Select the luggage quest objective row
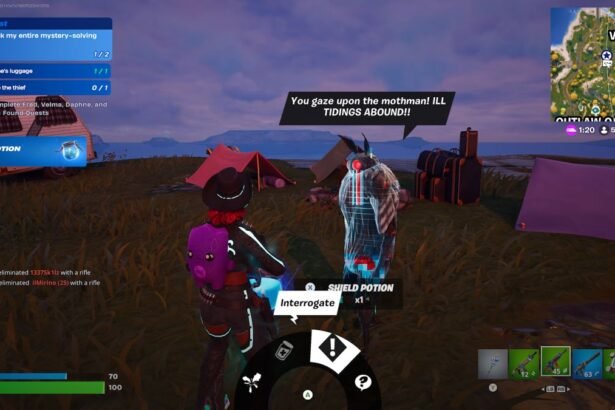This screenshot has height=410, width=615. point(55,72)
